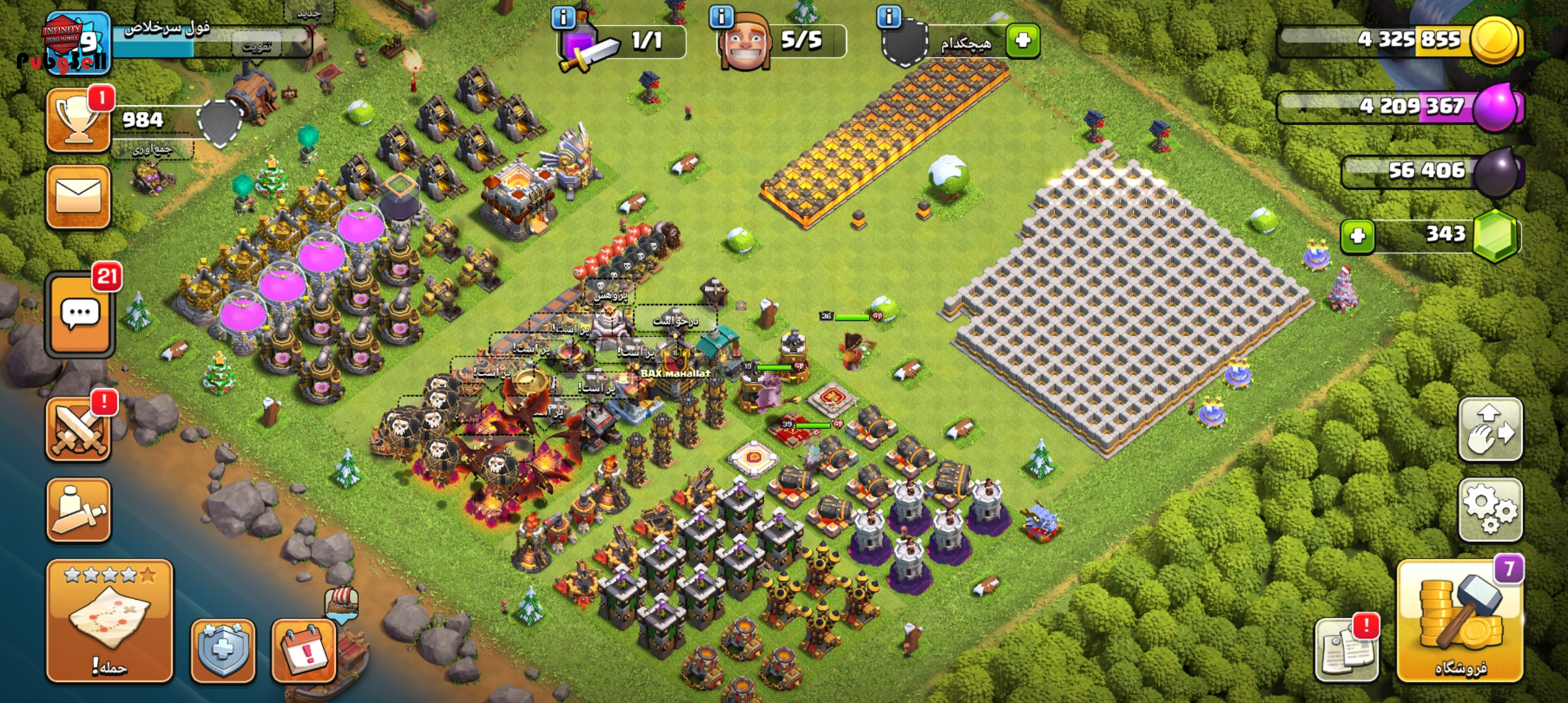Open the news papers button

1345,649
